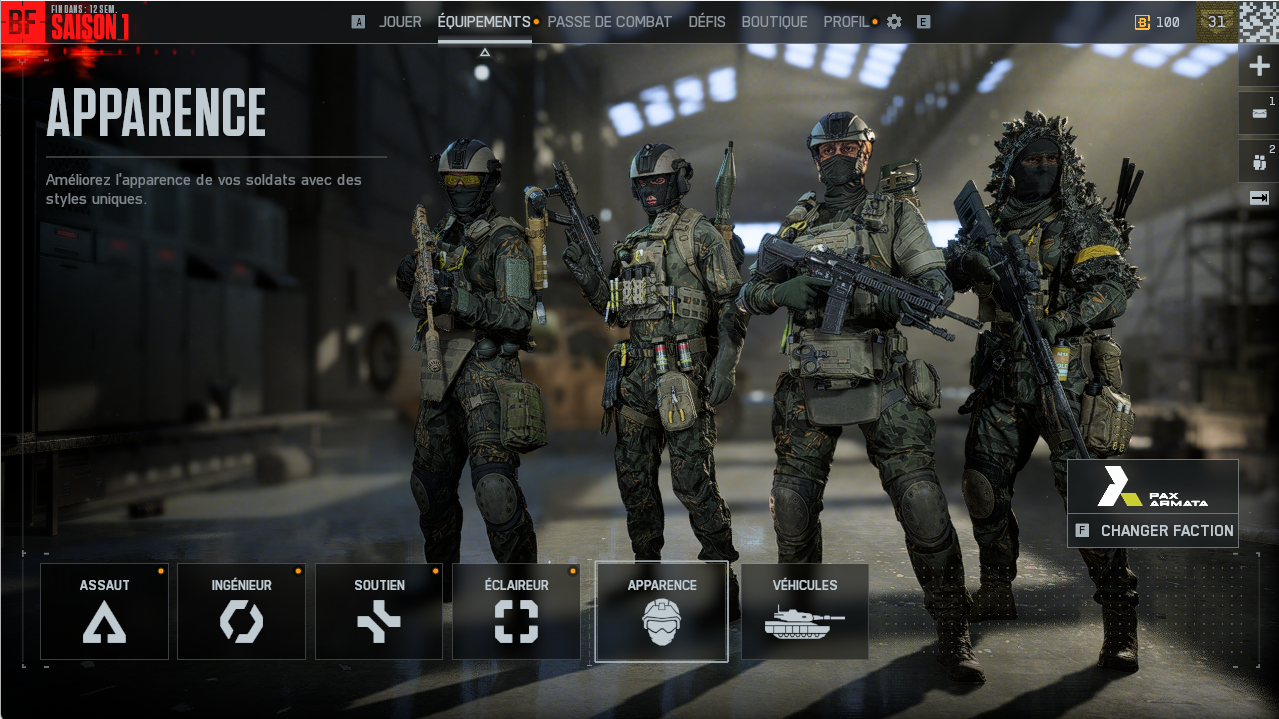Open the DÉFIS tab
The height and width of the screenshot is (719, 1279).
click(707, 22)
